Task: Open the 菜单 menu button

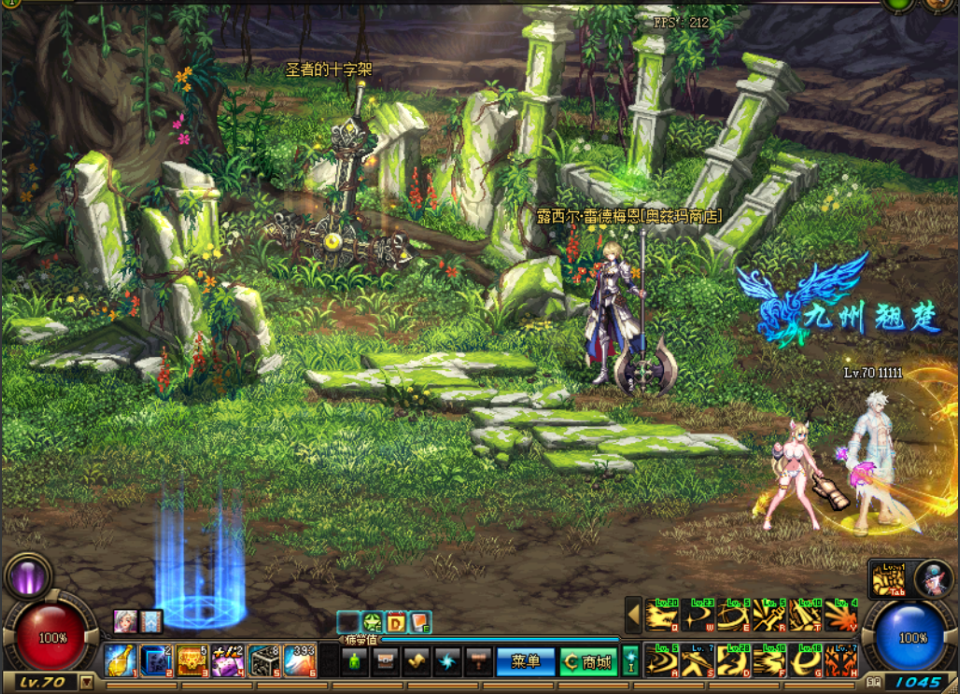Action: click(x=525, y=661)
